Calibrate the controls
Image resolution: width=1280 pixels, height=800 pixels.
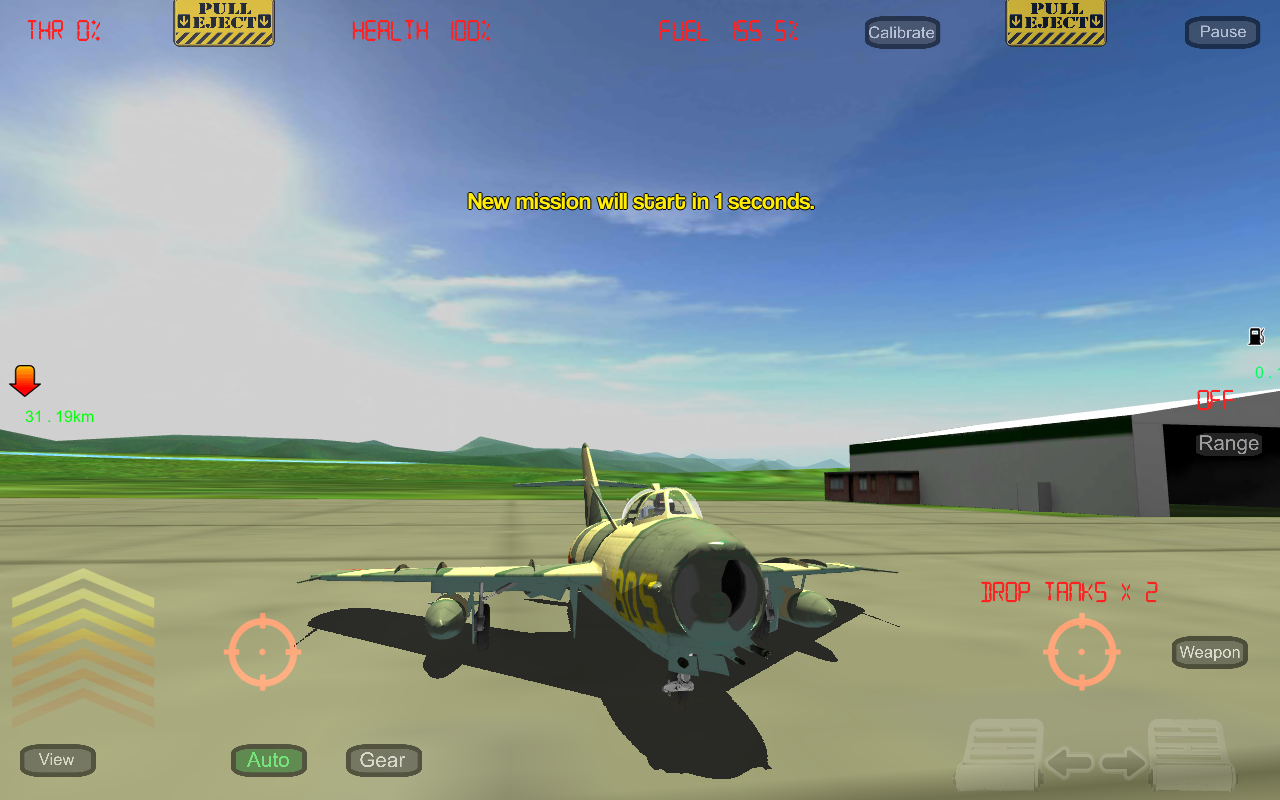pos(901,32)
